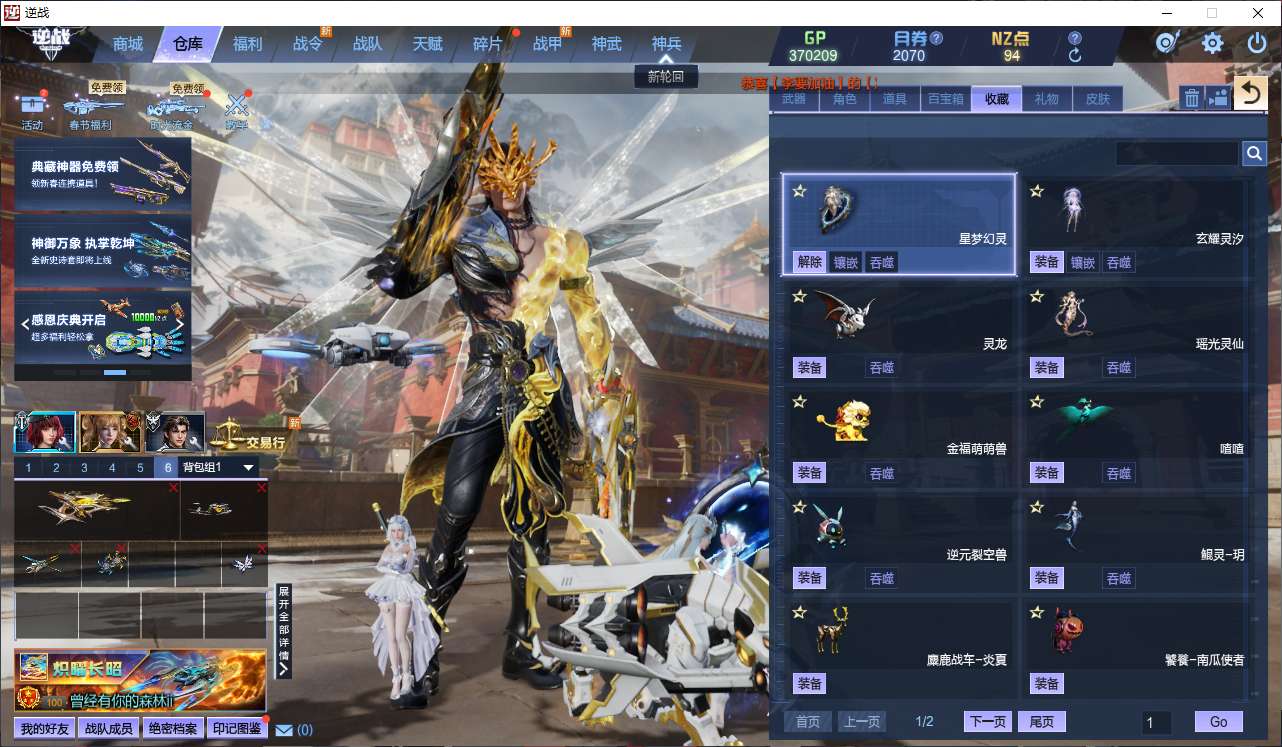This screenshot has width=1282, height=747.
Task: Open the 背包组1 dropdown
Action: tap(249, 467)
